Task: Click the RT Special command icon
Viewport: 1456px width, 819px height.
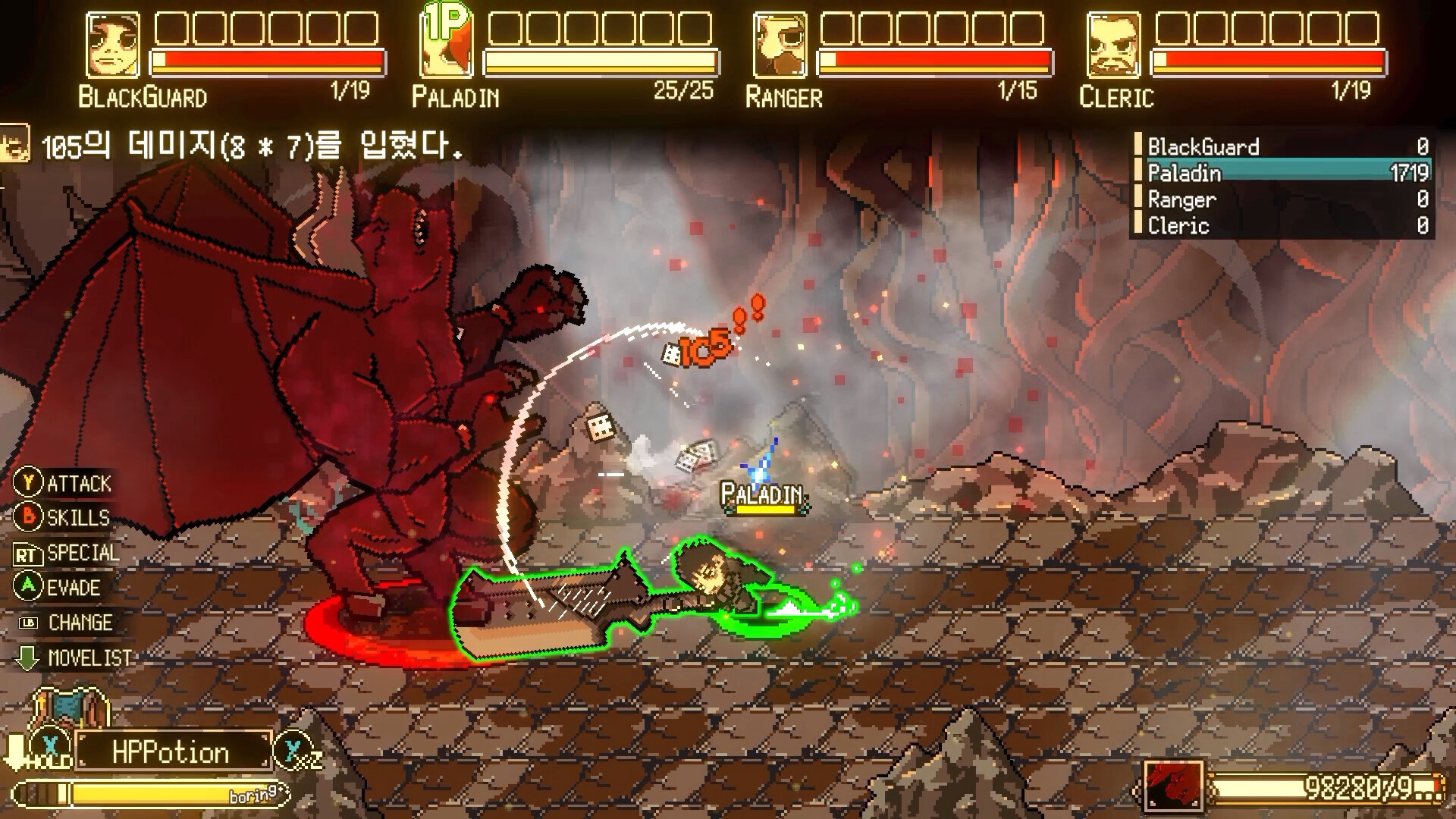Action: pos(29,554)
